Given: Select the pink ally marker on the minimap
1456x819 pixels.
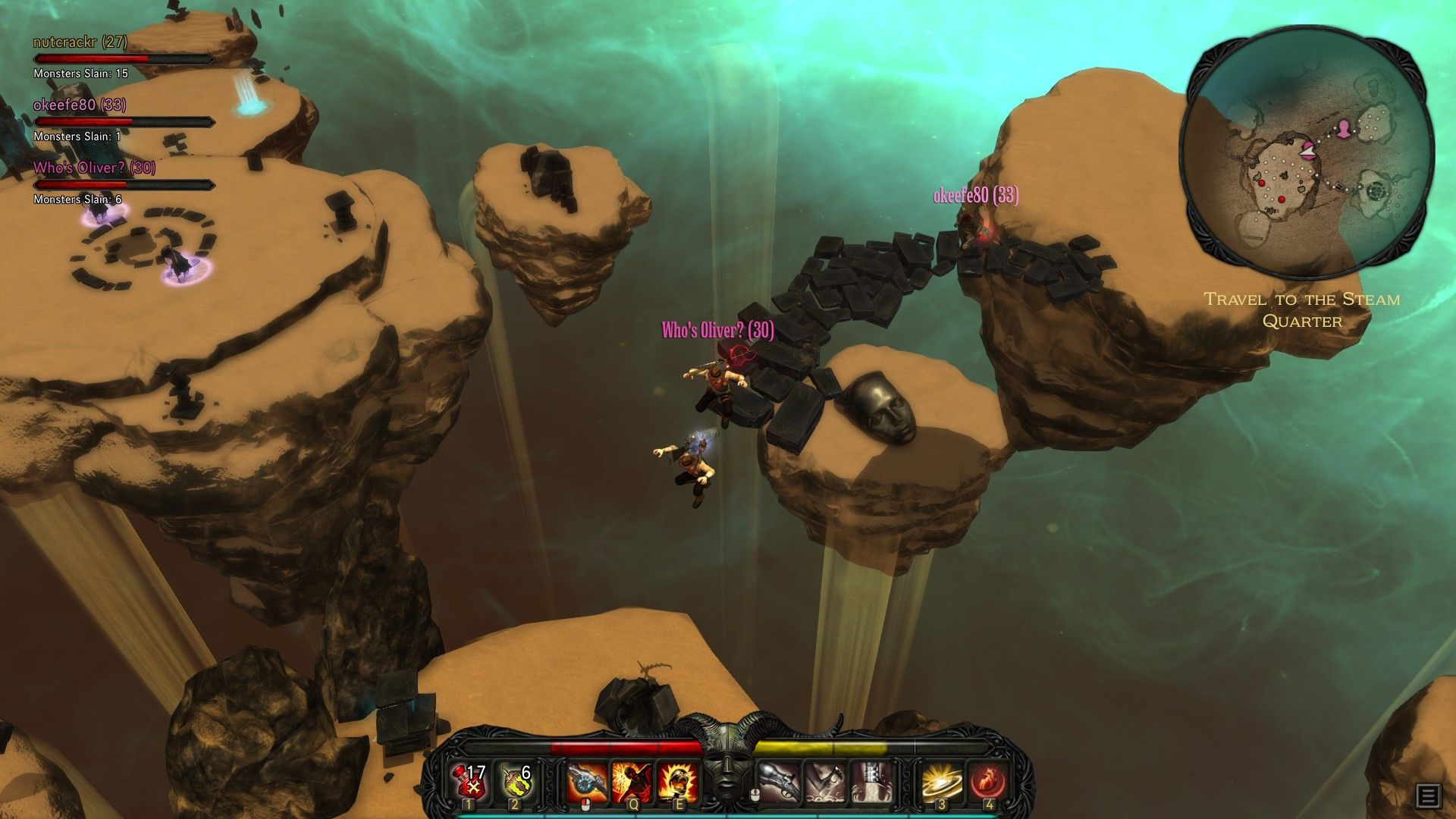Looking at the screenshot, I should tap(1344, 129).
